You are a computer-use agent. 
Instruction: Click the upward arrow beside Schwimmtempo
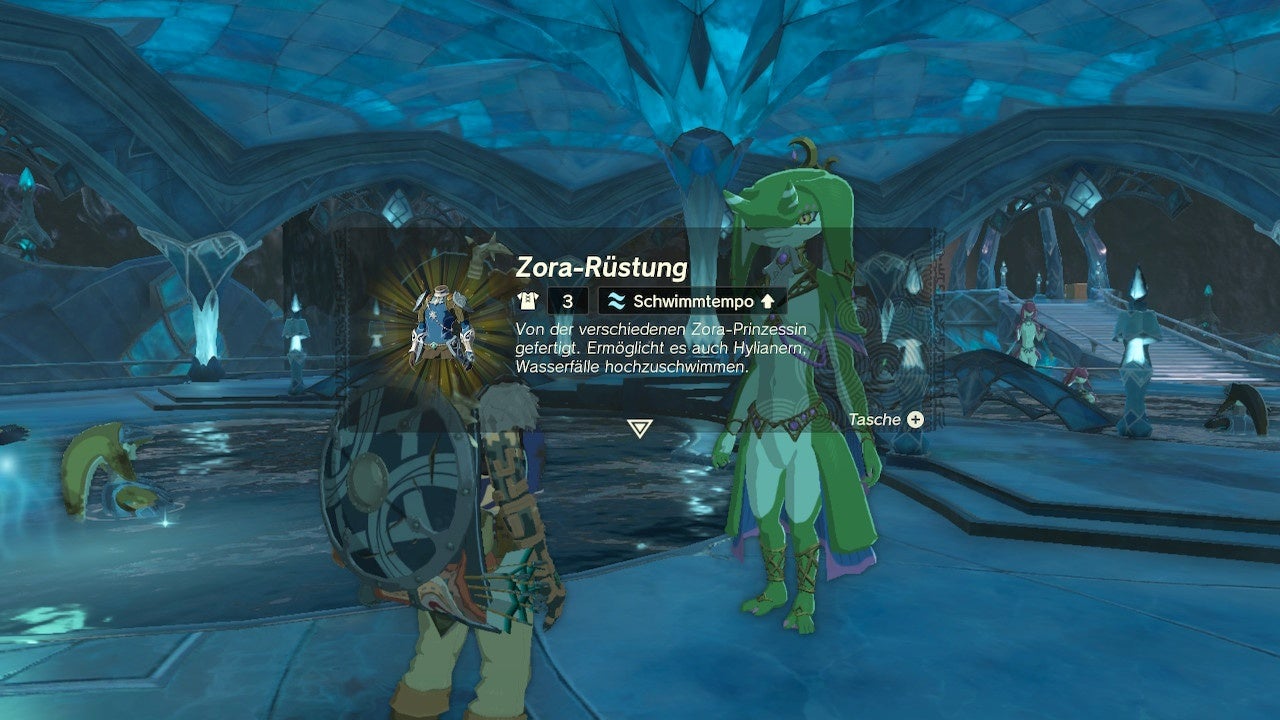tap(768, 298)
